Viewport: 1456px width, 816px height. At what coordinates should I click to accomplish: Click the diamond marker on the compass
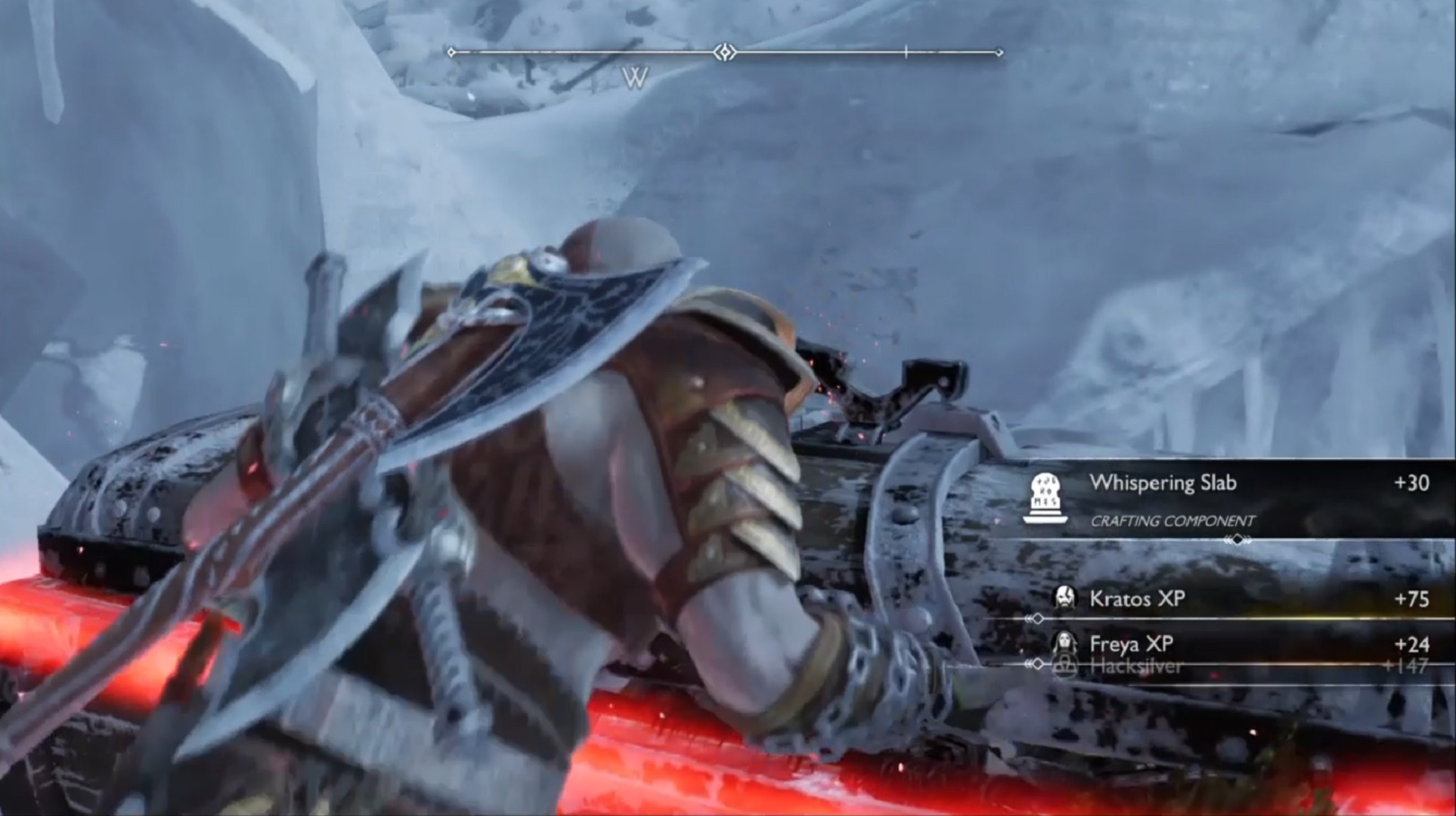725,52
